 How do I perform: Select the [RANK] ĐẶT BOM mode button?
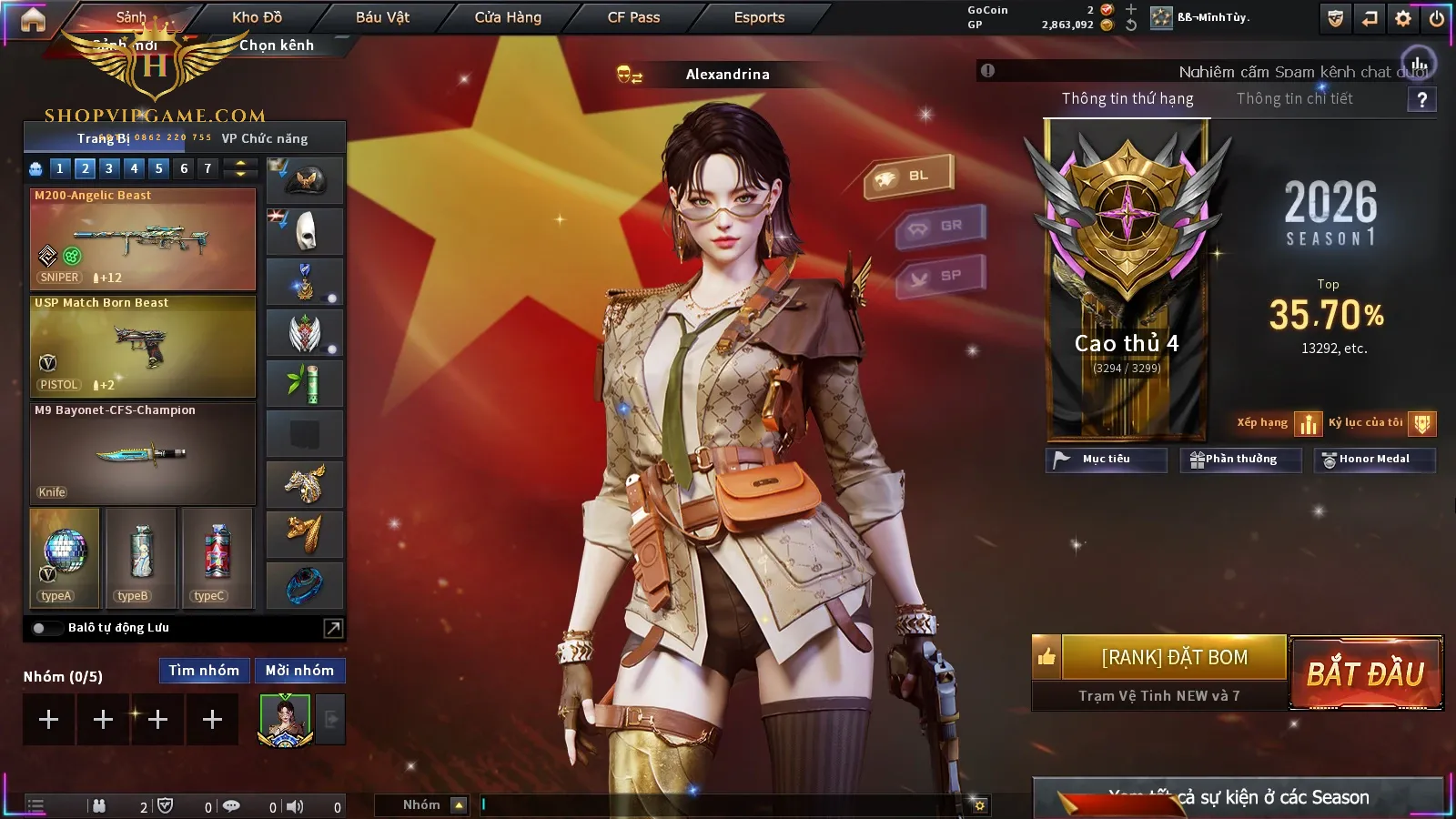tap(1174, 657)
